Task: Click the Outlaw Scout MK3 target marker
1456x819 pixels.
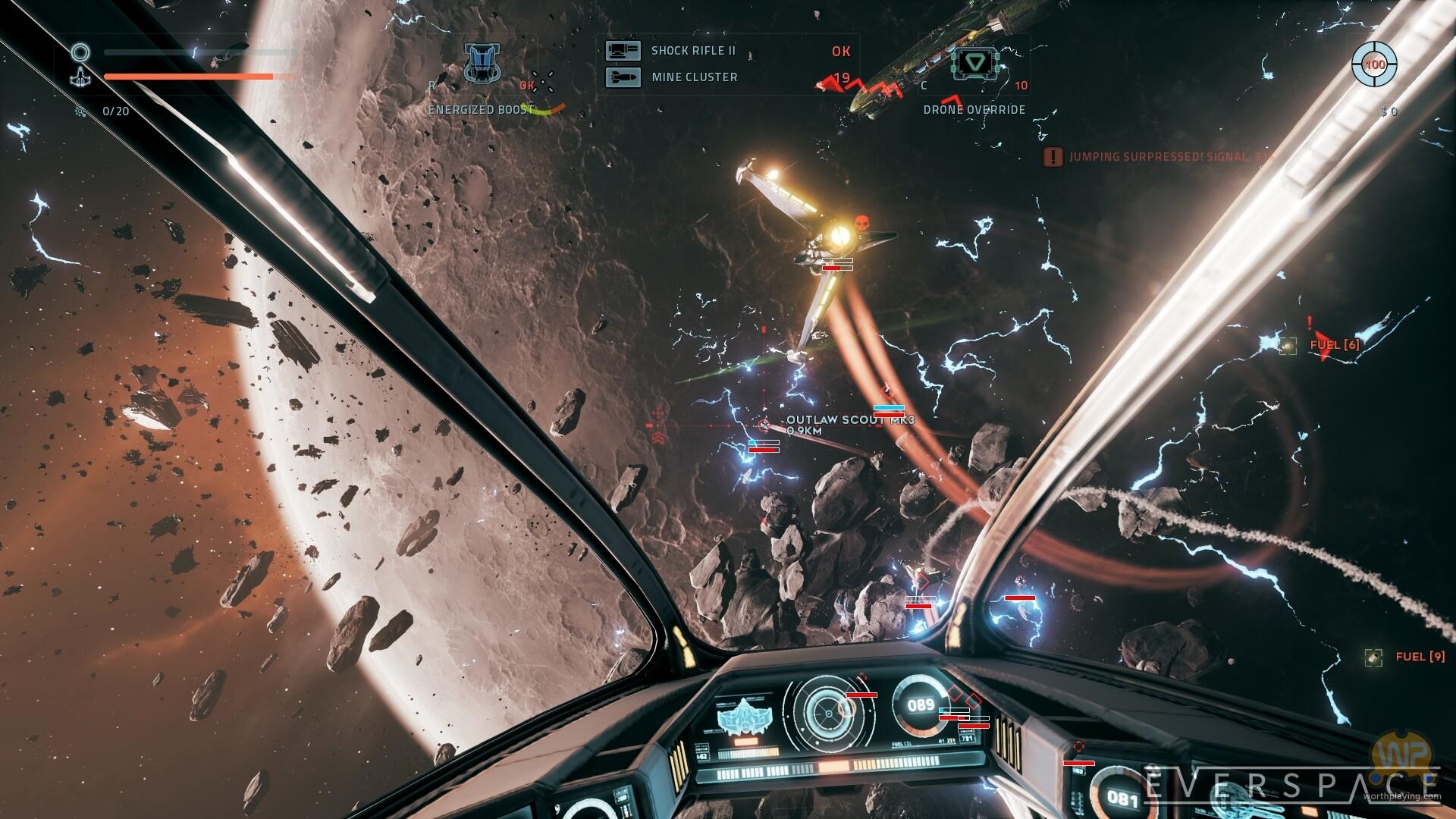Action: pos(764,425)
